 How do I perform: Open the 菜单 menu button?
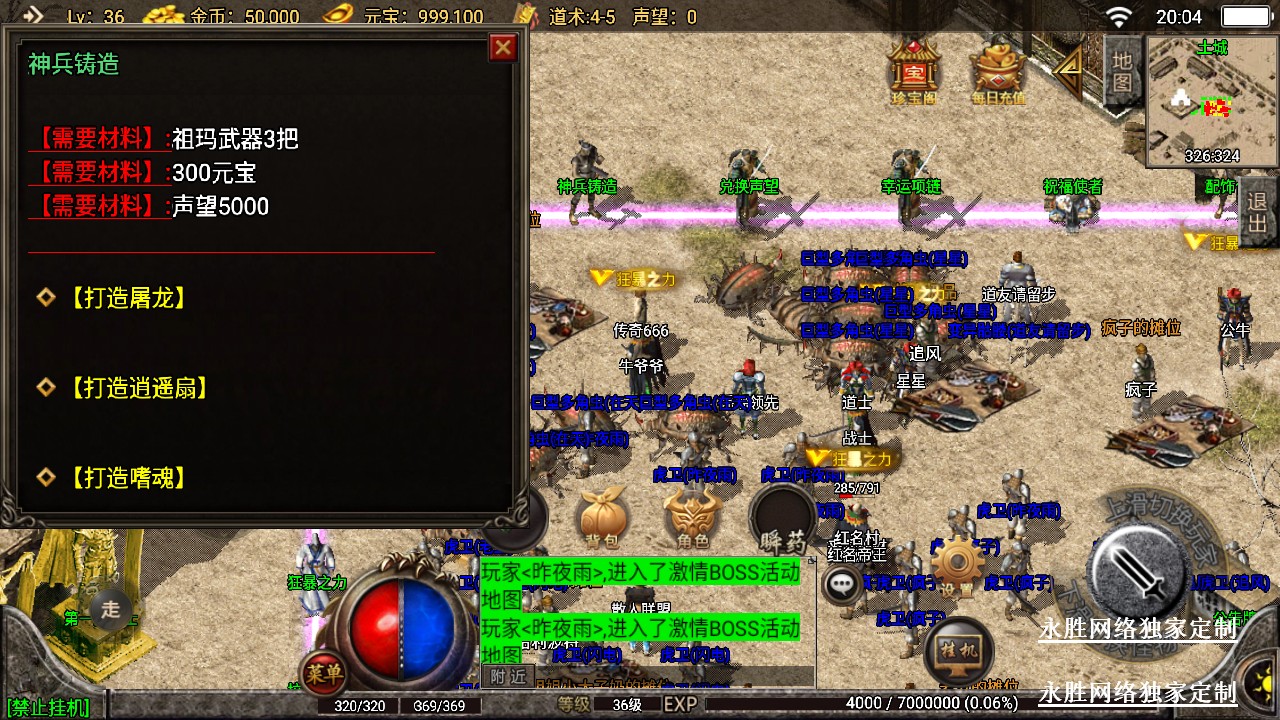(x=324, y=674)
